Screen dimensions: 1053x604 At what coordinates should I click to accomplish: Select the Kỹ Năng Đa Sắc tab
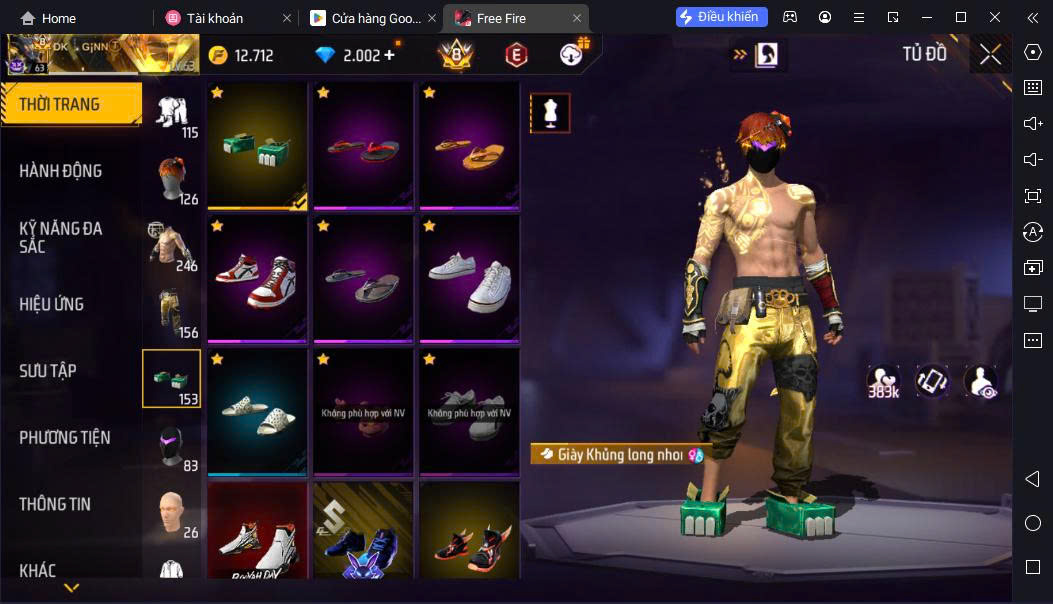coord(61,237)
